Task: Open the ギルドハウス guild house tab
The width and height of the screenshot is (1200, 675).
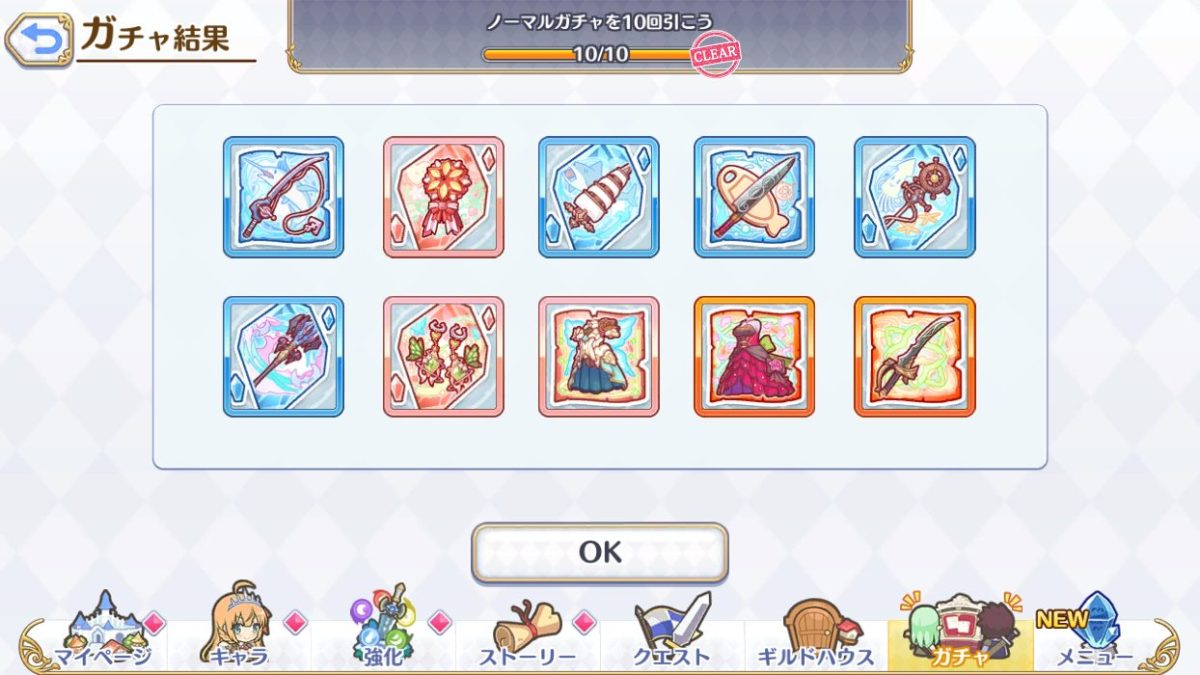Action: point(815,632)
